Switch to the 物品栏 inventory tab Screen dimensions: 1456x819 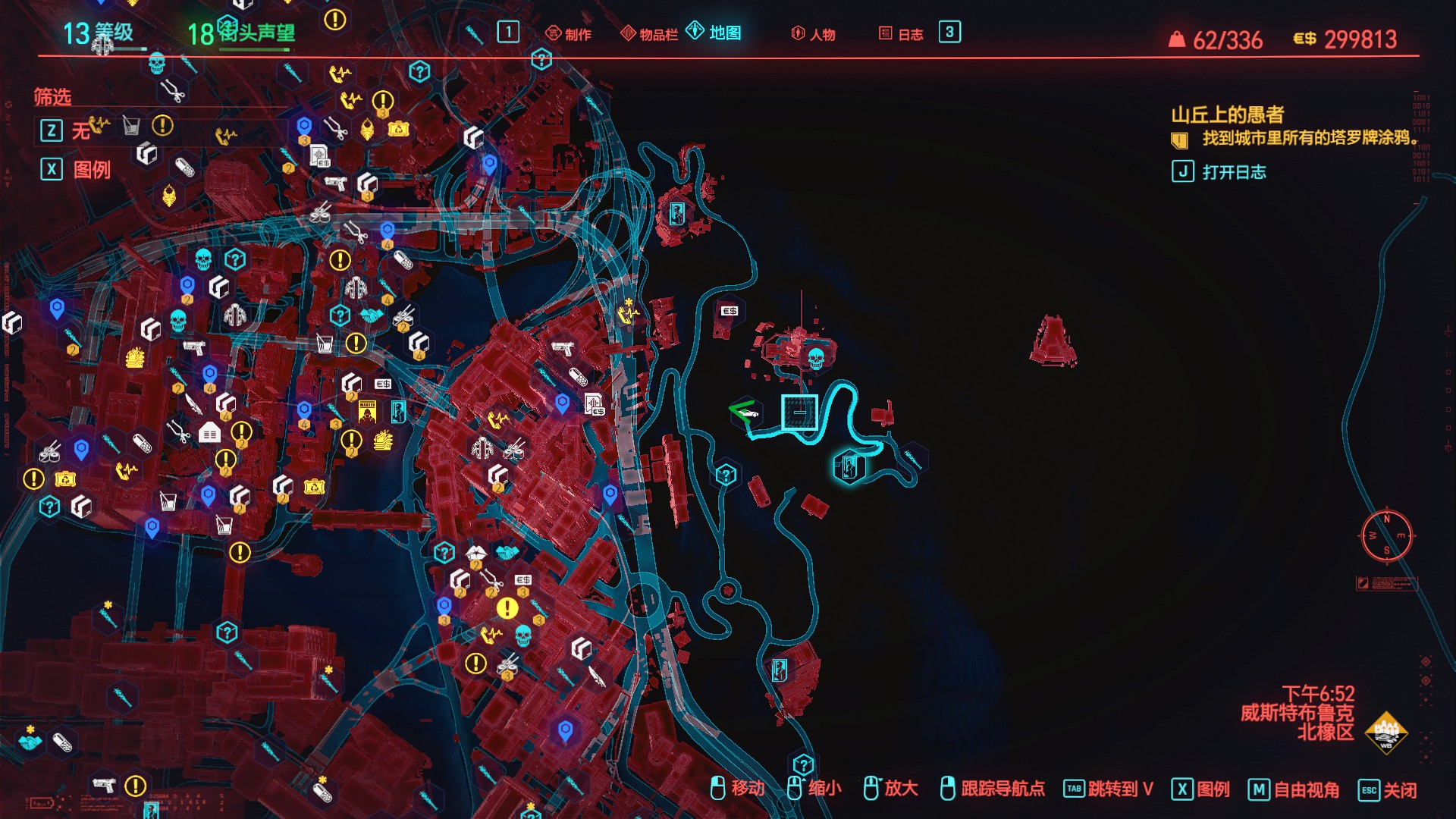click(650, 34)
